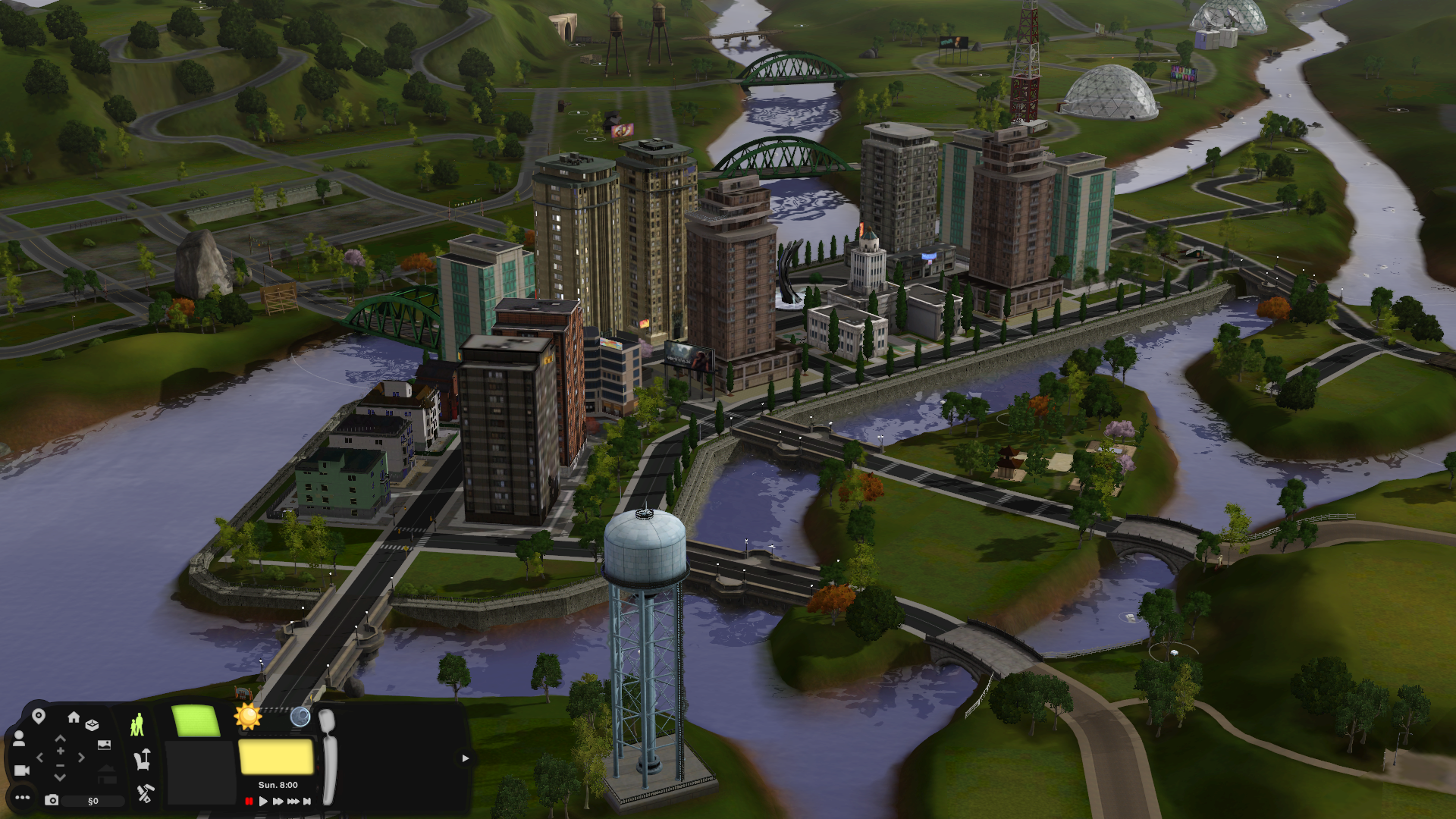Screen dimensions: 1456x819
Task: Click the Return Home icon
Action: coord(74,717)
